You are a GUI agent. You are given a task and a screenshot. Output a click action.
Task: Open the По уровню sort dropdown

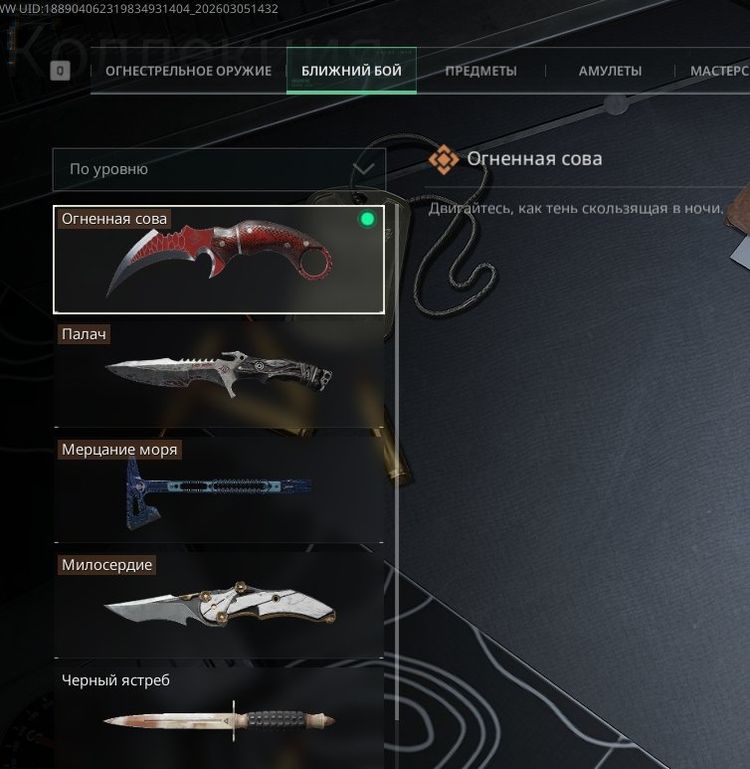219,169
